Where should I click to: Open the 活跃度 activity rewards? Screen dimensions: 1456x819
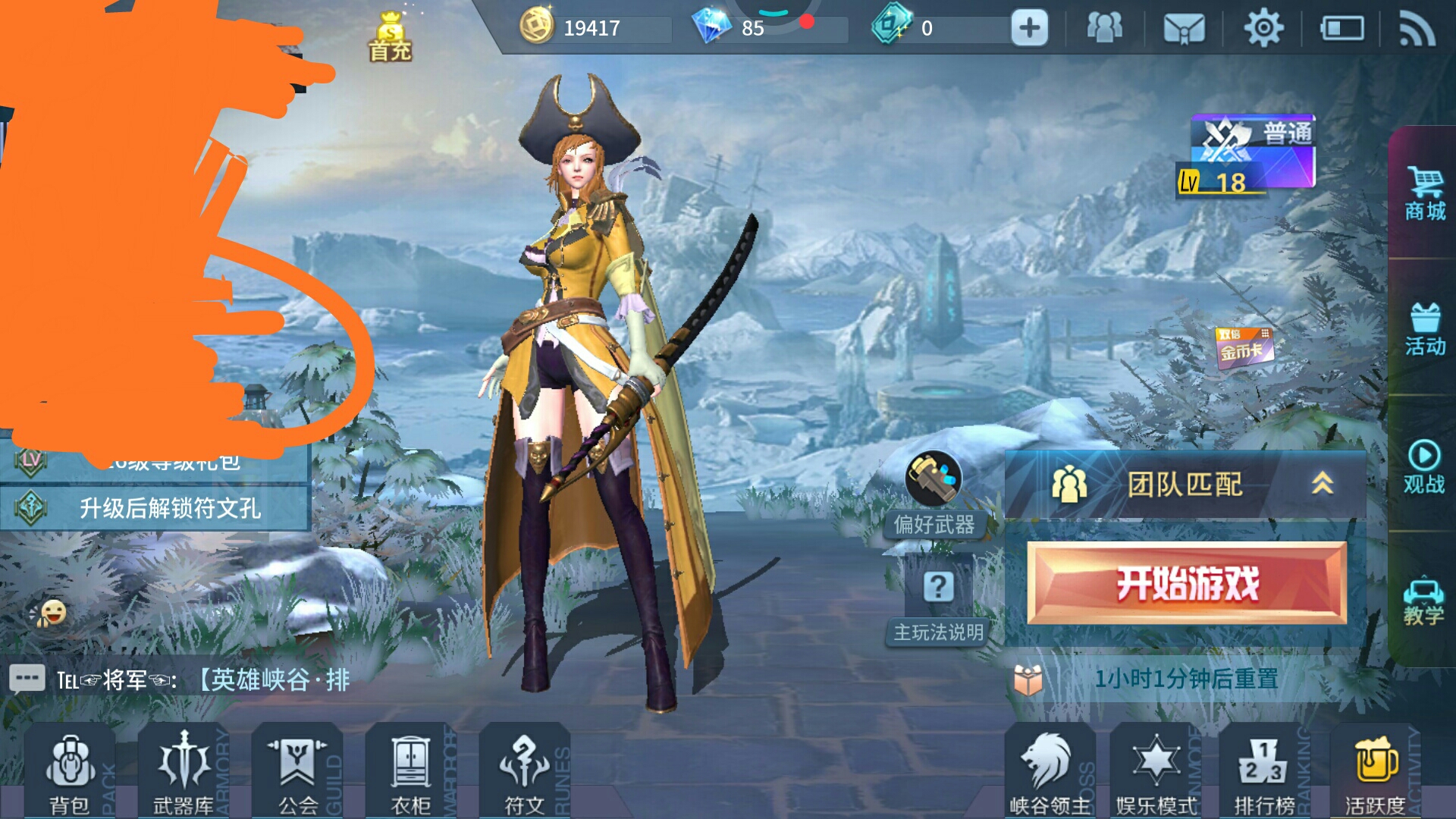point(1375,773)
